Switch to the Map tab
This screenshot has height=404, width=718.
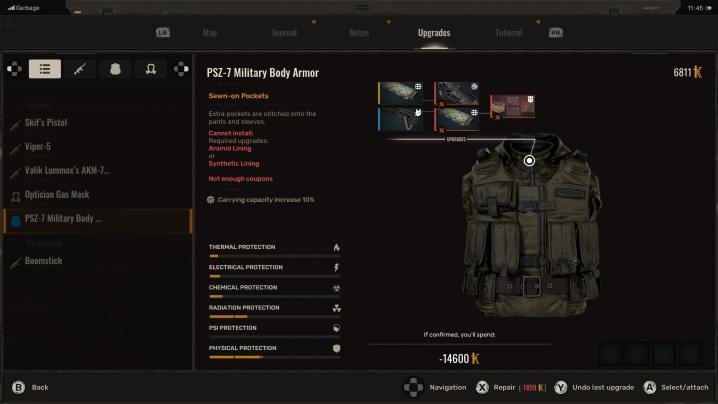[210, 33]
